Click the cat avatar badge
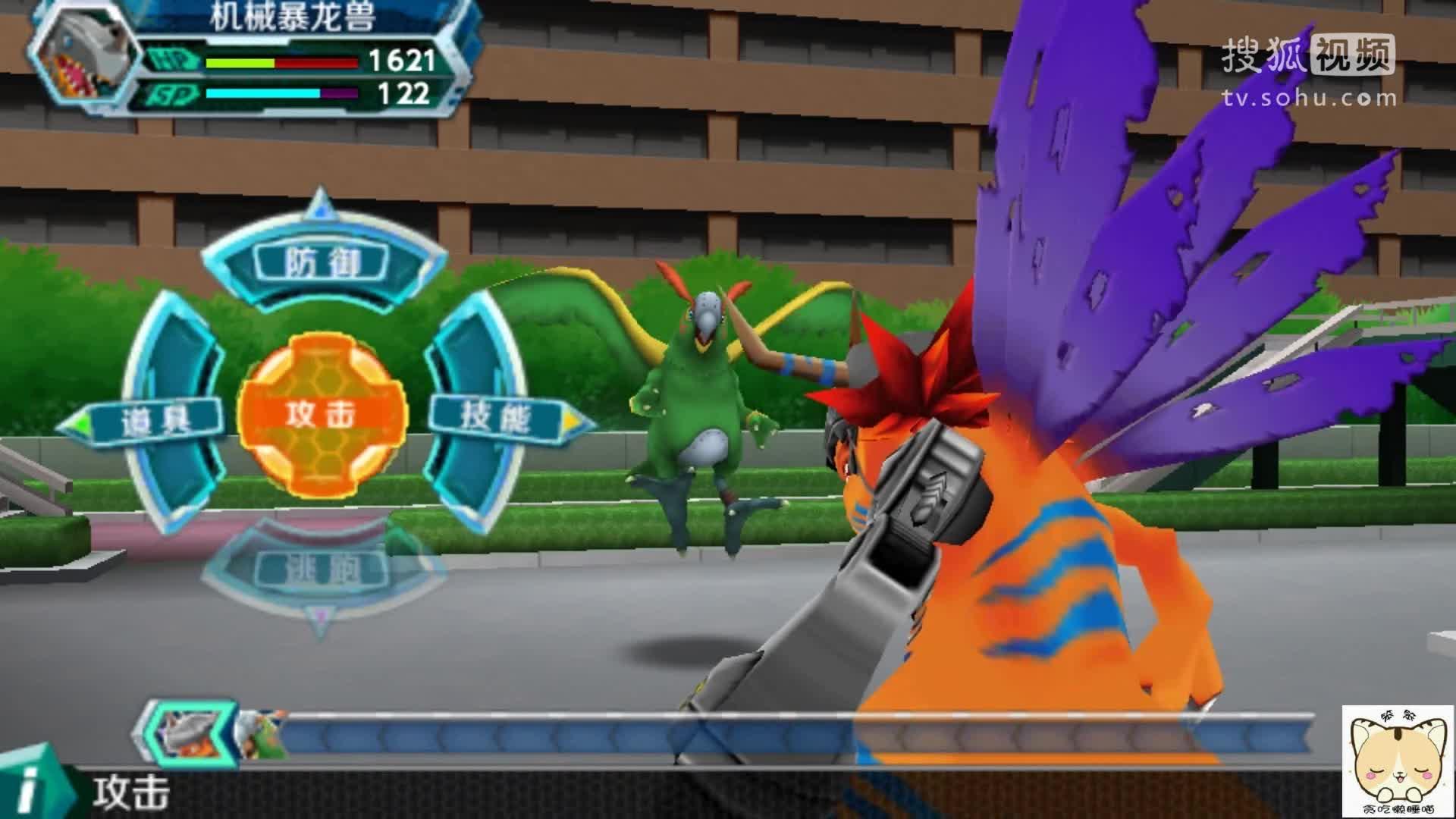The image size is (1456, 819). pyautogui.click(x=1398, y=763)
